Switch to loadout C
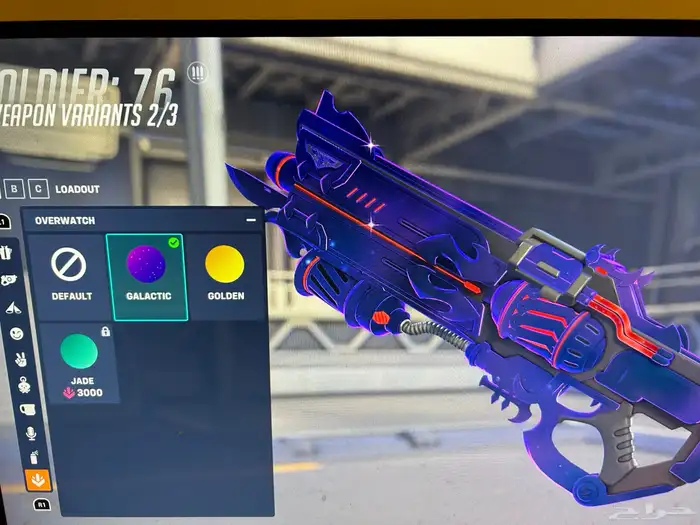This screenshot has height=525, width=700. pos(38,188)
